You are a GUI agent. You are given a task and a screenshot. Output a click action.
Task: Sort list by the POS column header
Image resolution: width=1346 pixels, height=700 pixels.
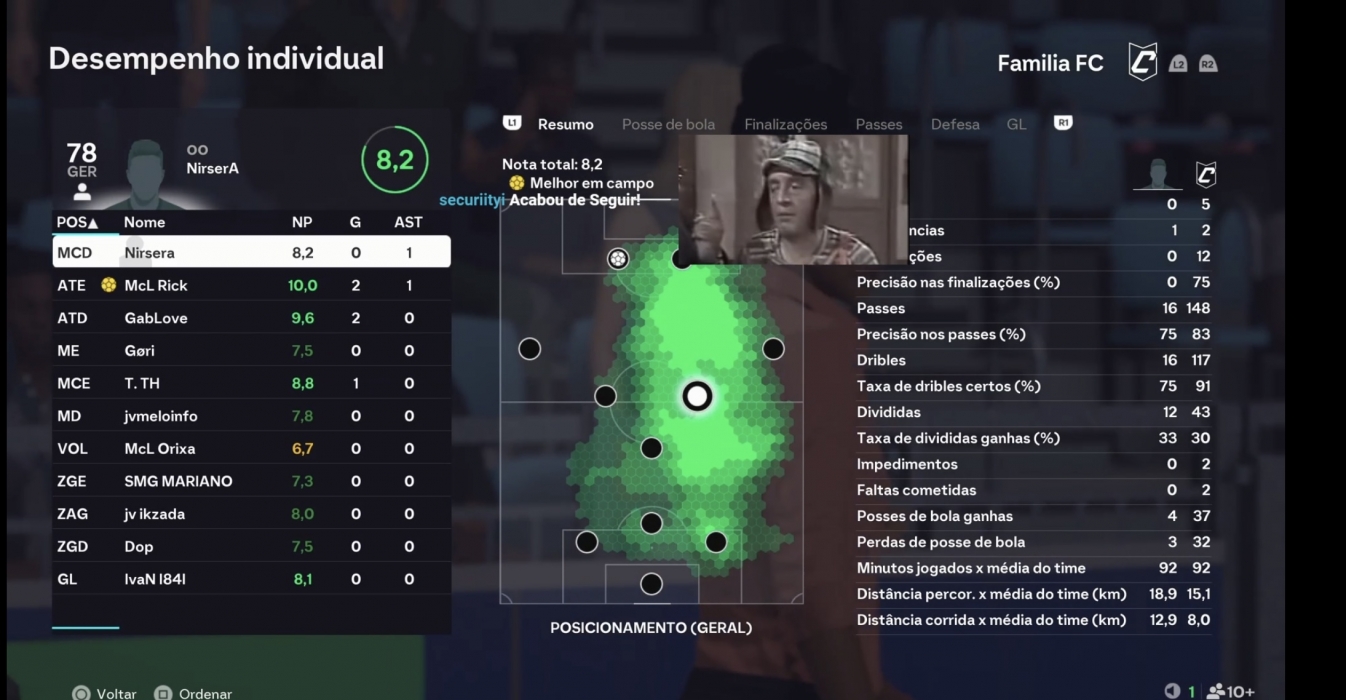click(77, 222)
